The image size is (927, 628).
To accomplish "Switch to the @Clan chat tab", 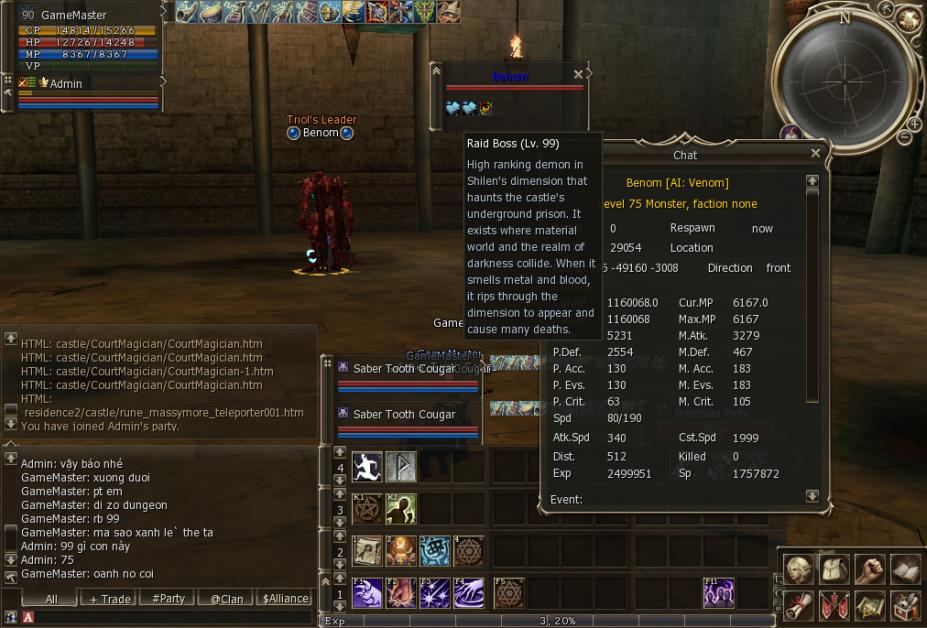I will click(226, 598).
